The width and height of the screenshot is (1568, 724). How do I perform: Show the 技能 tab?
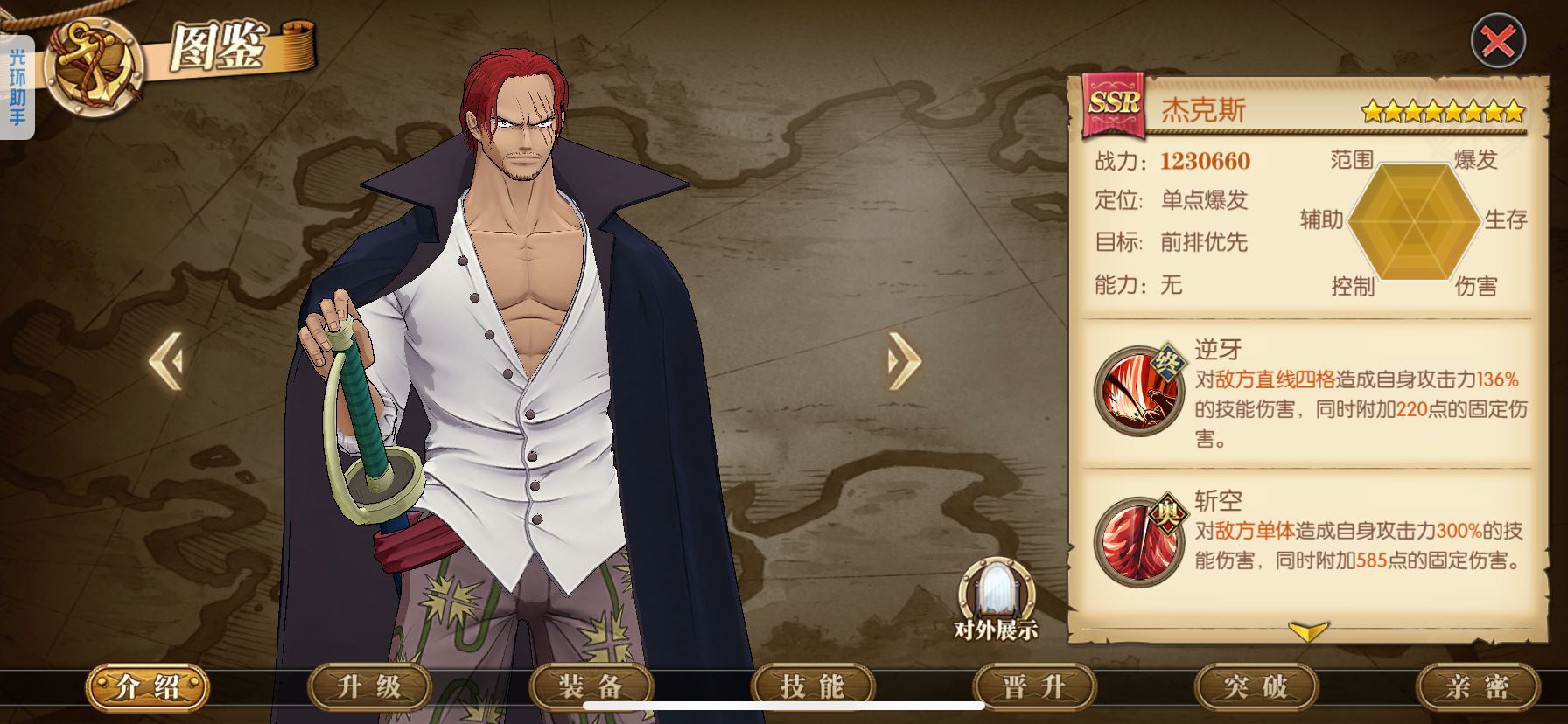tap(812, 686)
